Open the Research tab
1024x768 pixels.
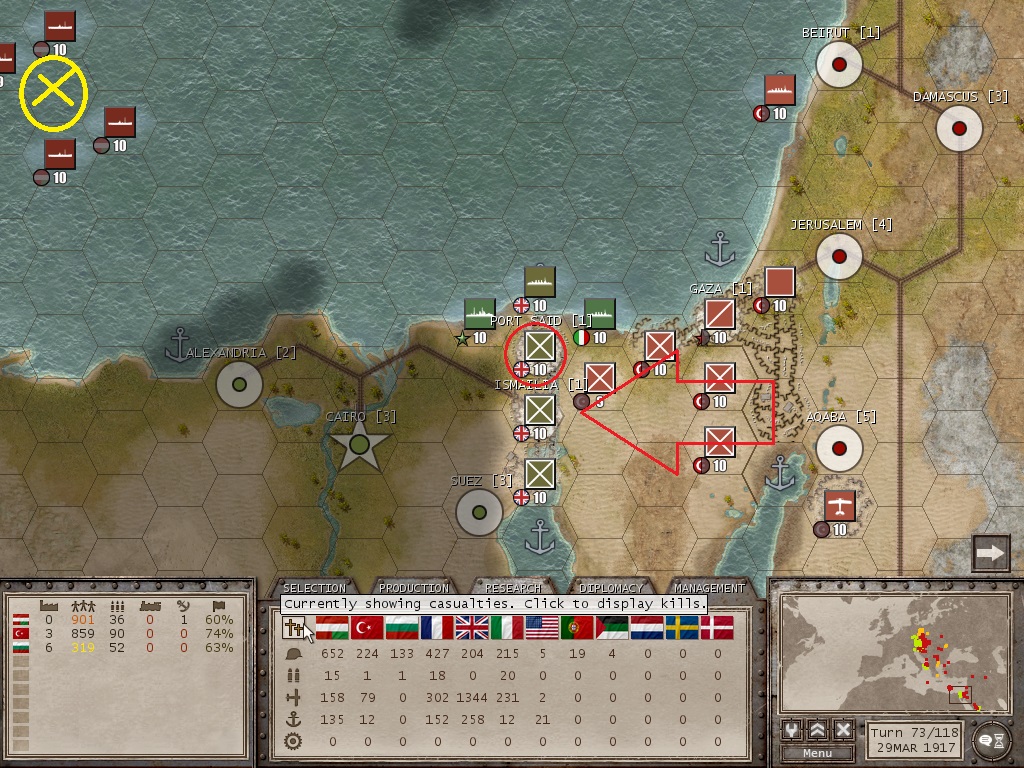[x=512, y=588]
